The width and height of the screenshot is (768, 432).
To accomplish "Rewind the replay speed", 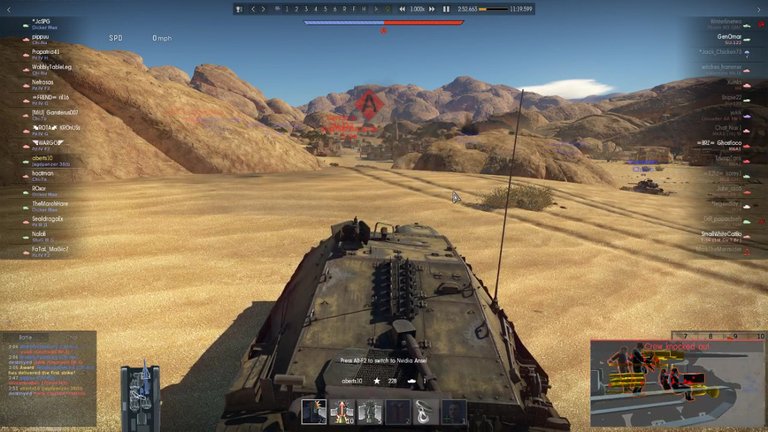I will click(403, 9).
